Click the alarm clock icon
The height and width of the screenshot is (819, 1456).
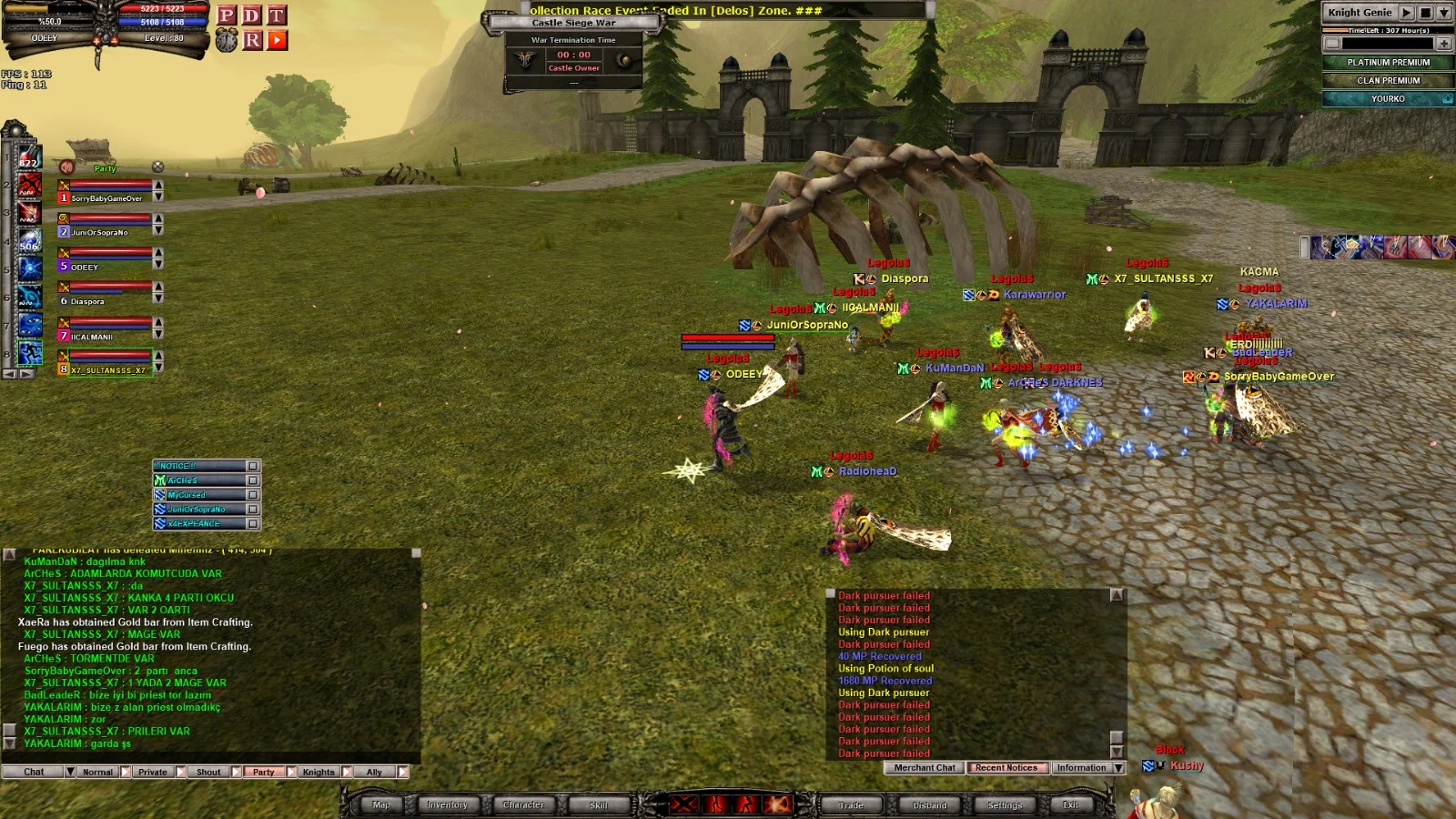(x=227, y=40)
